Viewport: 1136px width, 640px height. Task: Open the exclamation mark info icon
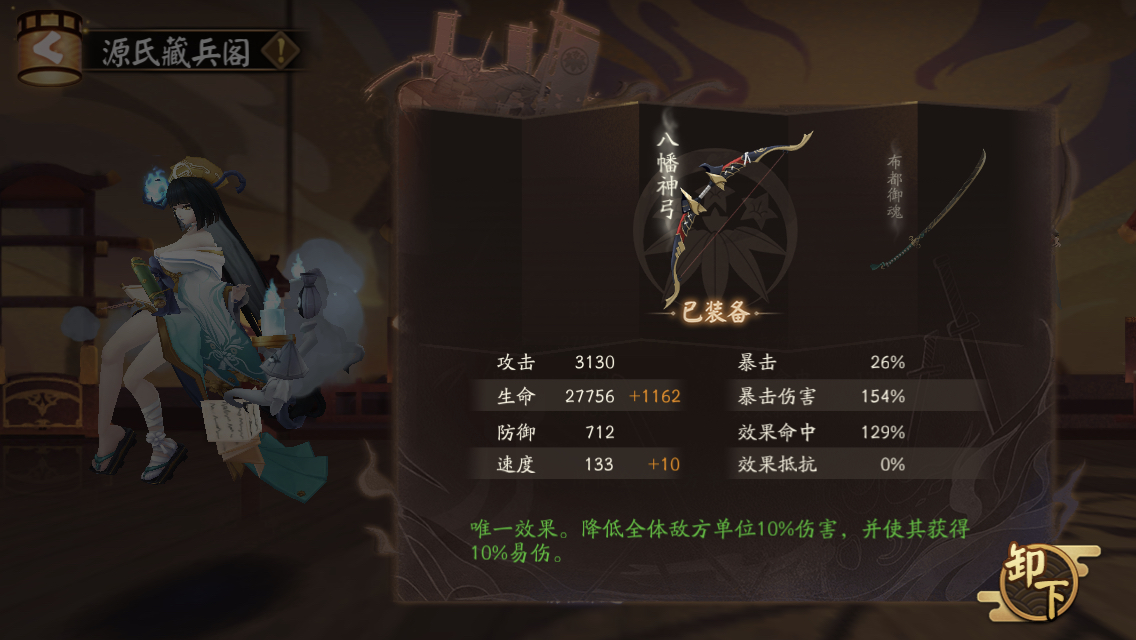click(282, 50)
